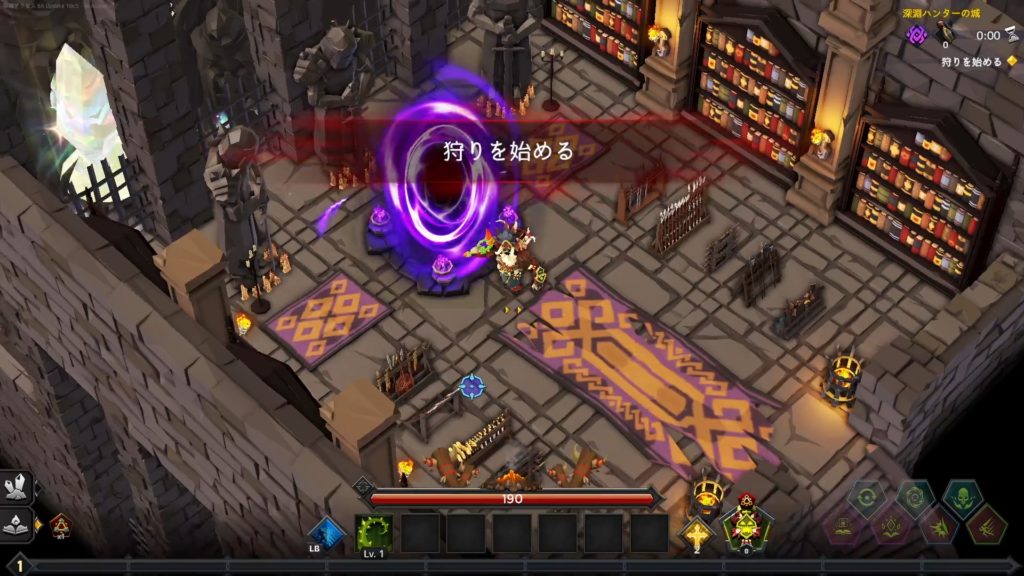Screen dimensions: 1024x576
Task: Select the red pentagon triangle rune icon
Action: [59, 523]
